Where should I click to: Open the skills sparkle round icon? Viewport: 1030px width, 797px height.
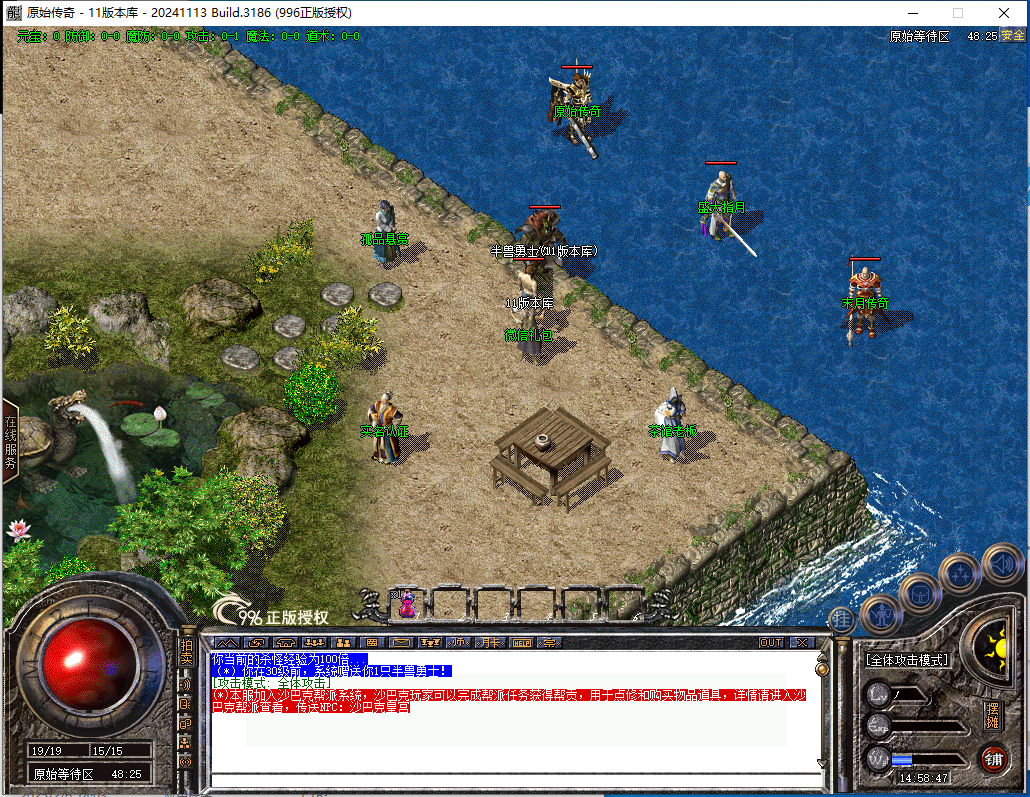click(x=960, y=573)
